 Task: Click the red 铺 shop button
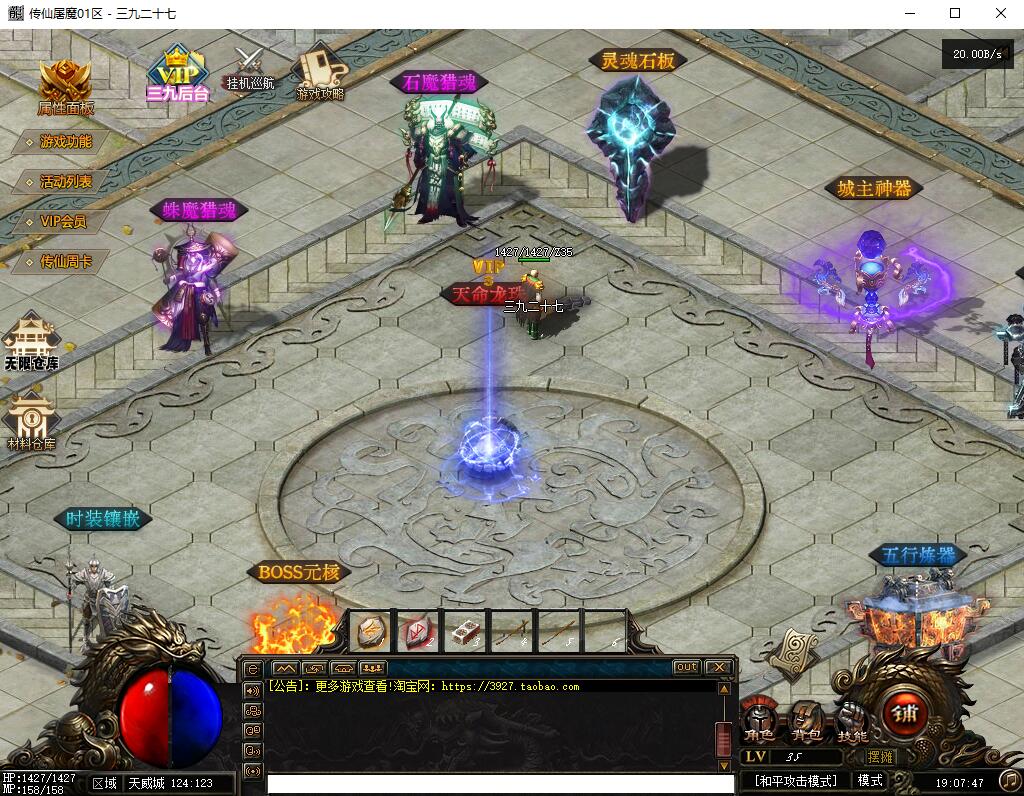coord(904,714)
